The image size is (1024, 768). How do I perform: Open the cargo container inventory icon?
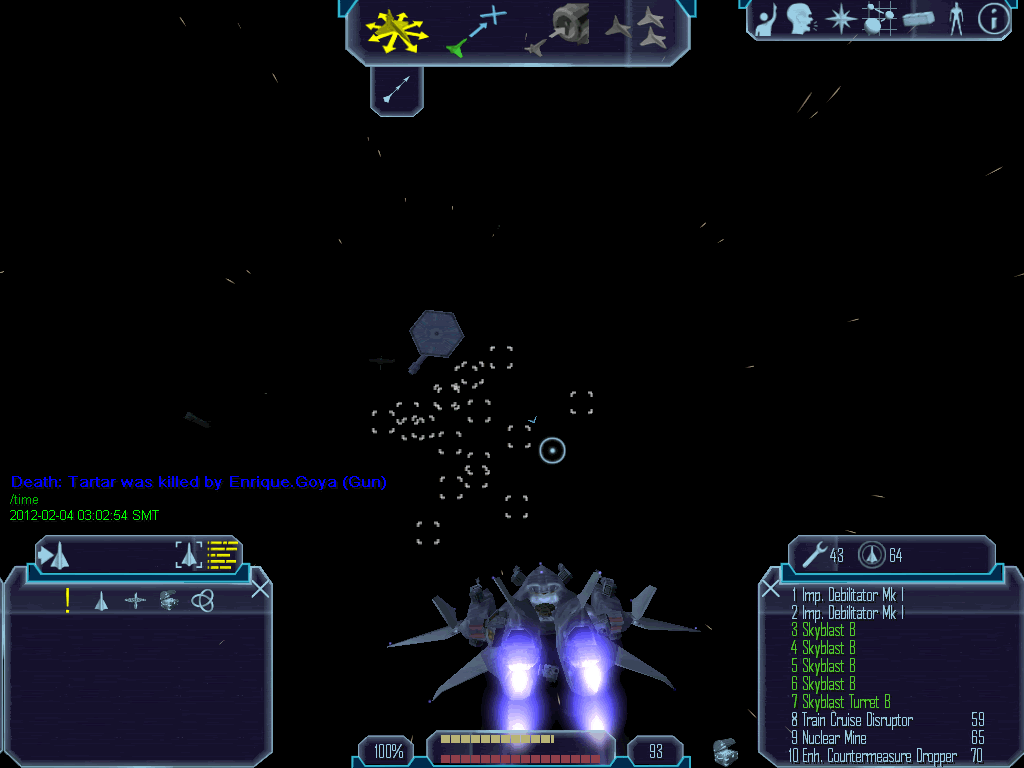click(919, 19)
